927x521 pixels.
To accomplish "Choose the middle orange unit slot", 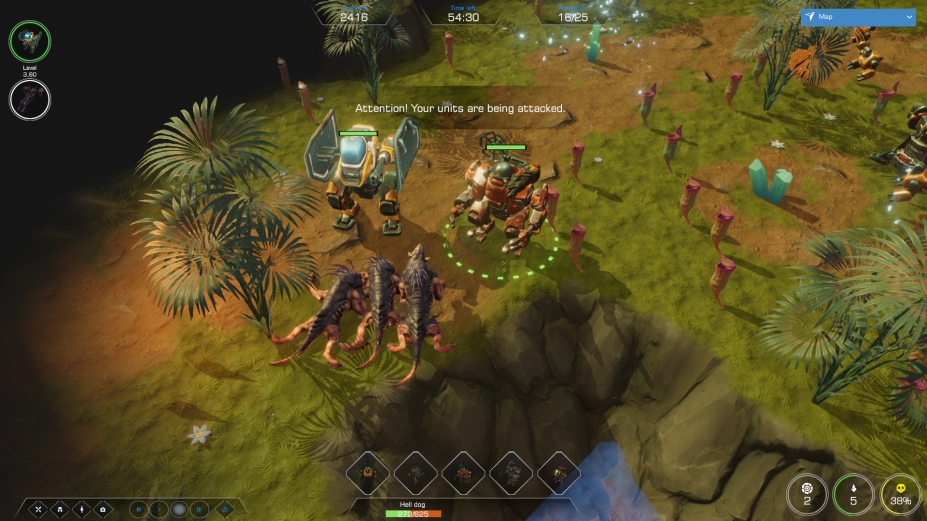I will [463, 474].
